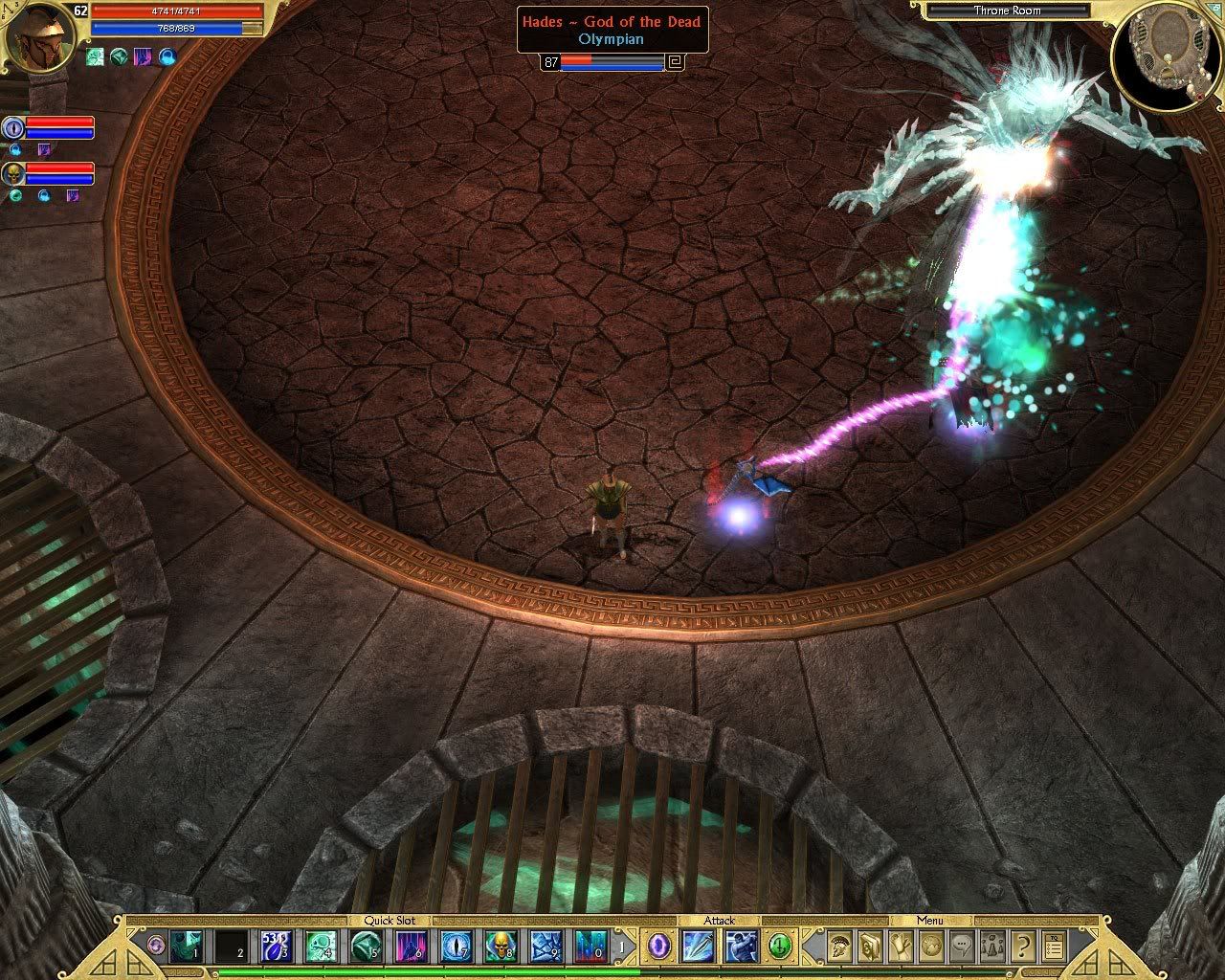This screenshot has width=1225, height=980.
Task: Activate the blue eye summon in slot 7
Action: coord(457,947)
